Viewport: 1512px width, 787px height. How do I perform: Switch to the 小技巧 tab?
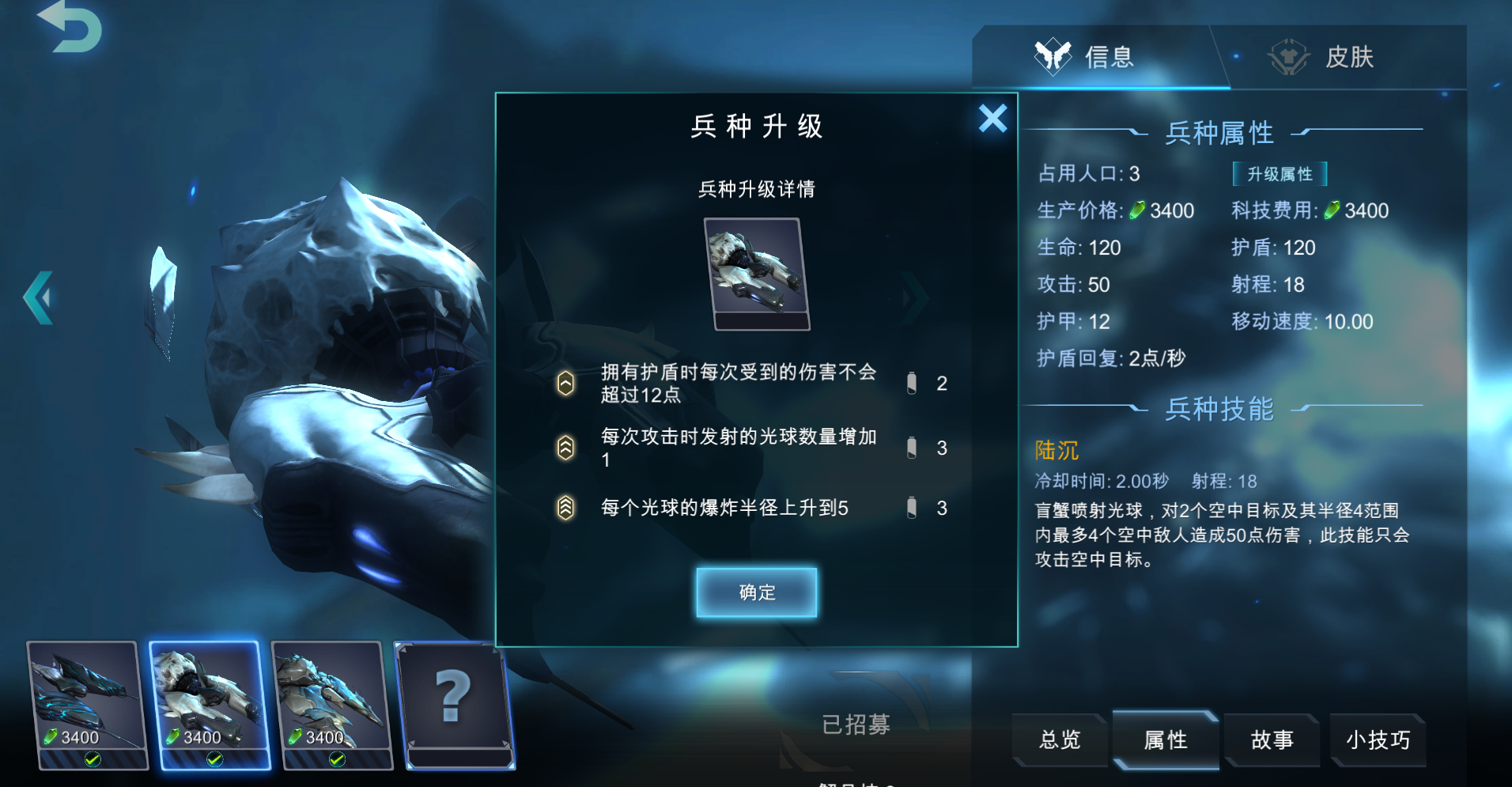pyautogui.click(x=1378, y=740)
